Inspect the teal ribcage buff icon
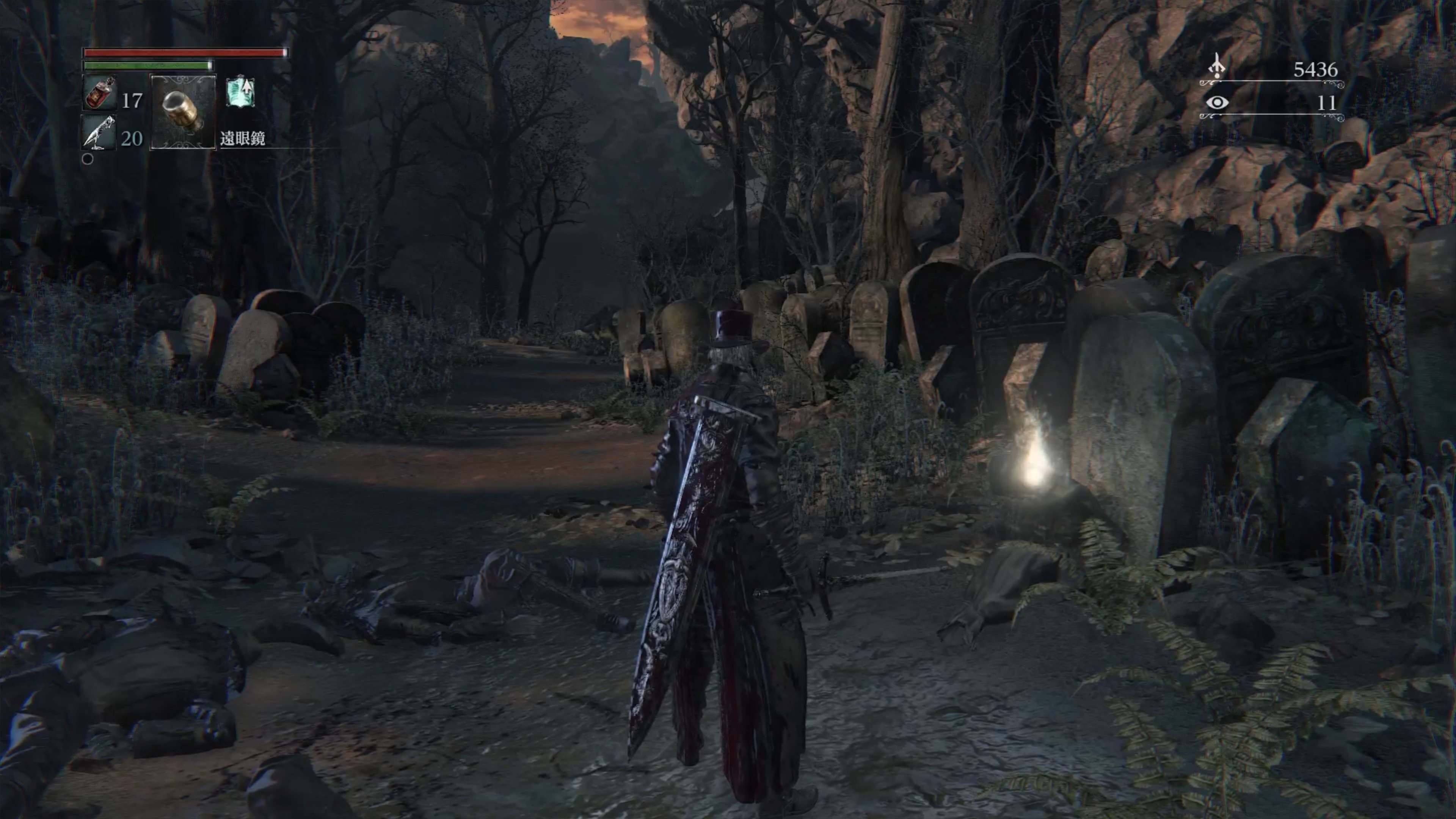Image resolution: width=1456 pixels, height=819 pixels. pos(240,93)
